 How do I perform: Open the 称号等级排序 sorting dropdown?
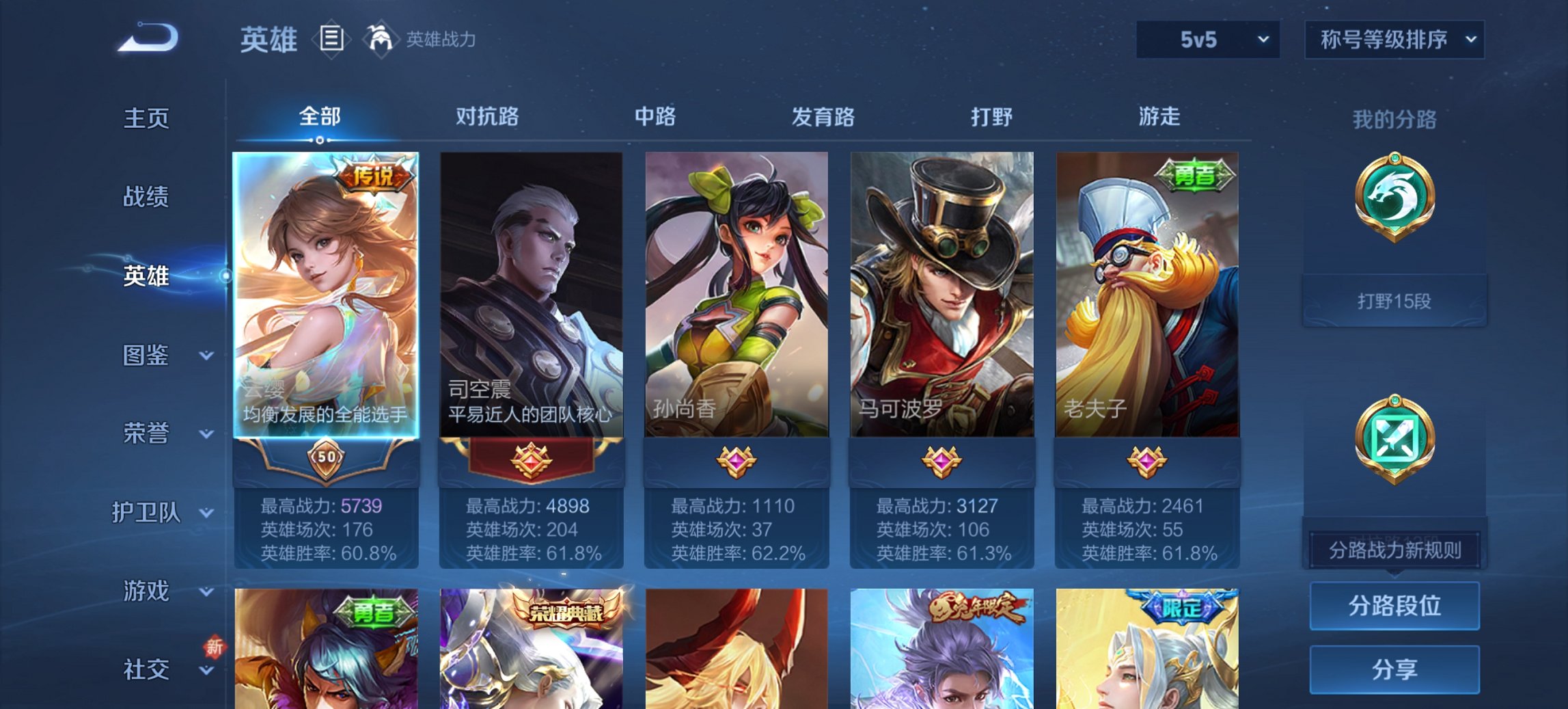tap(1394, 40)
